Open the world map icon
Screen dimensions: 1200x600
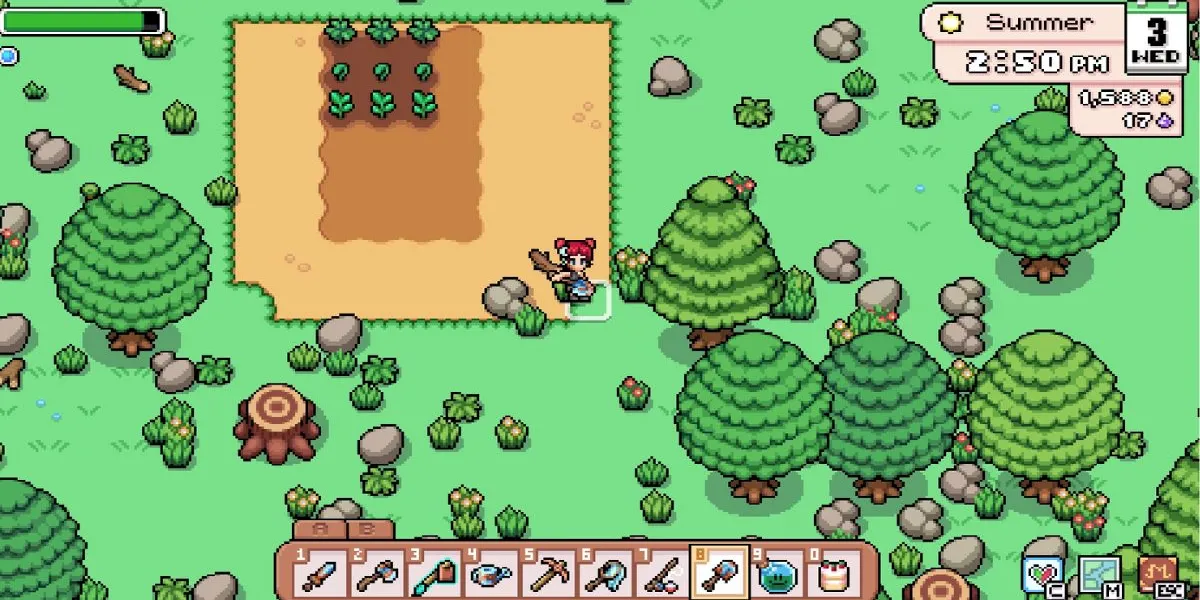[1097, 575]
